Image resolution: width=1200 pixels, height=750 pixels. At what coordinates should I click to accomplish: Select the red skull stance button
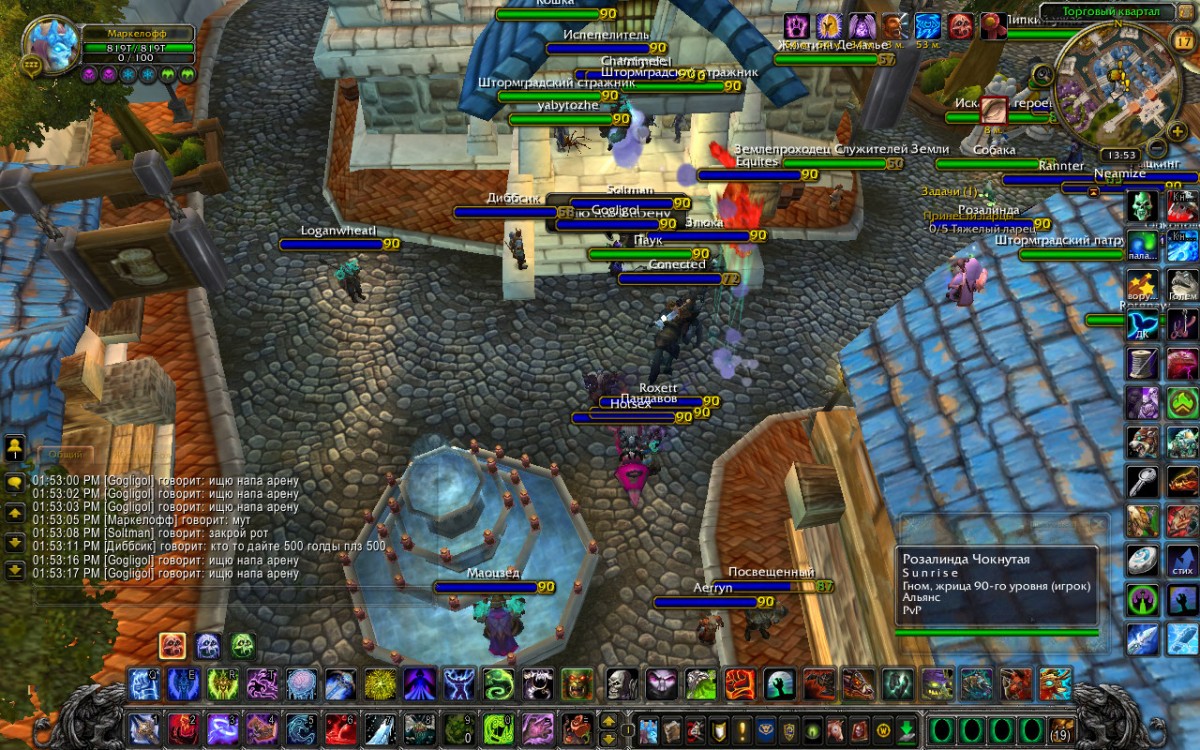point(171,646)
